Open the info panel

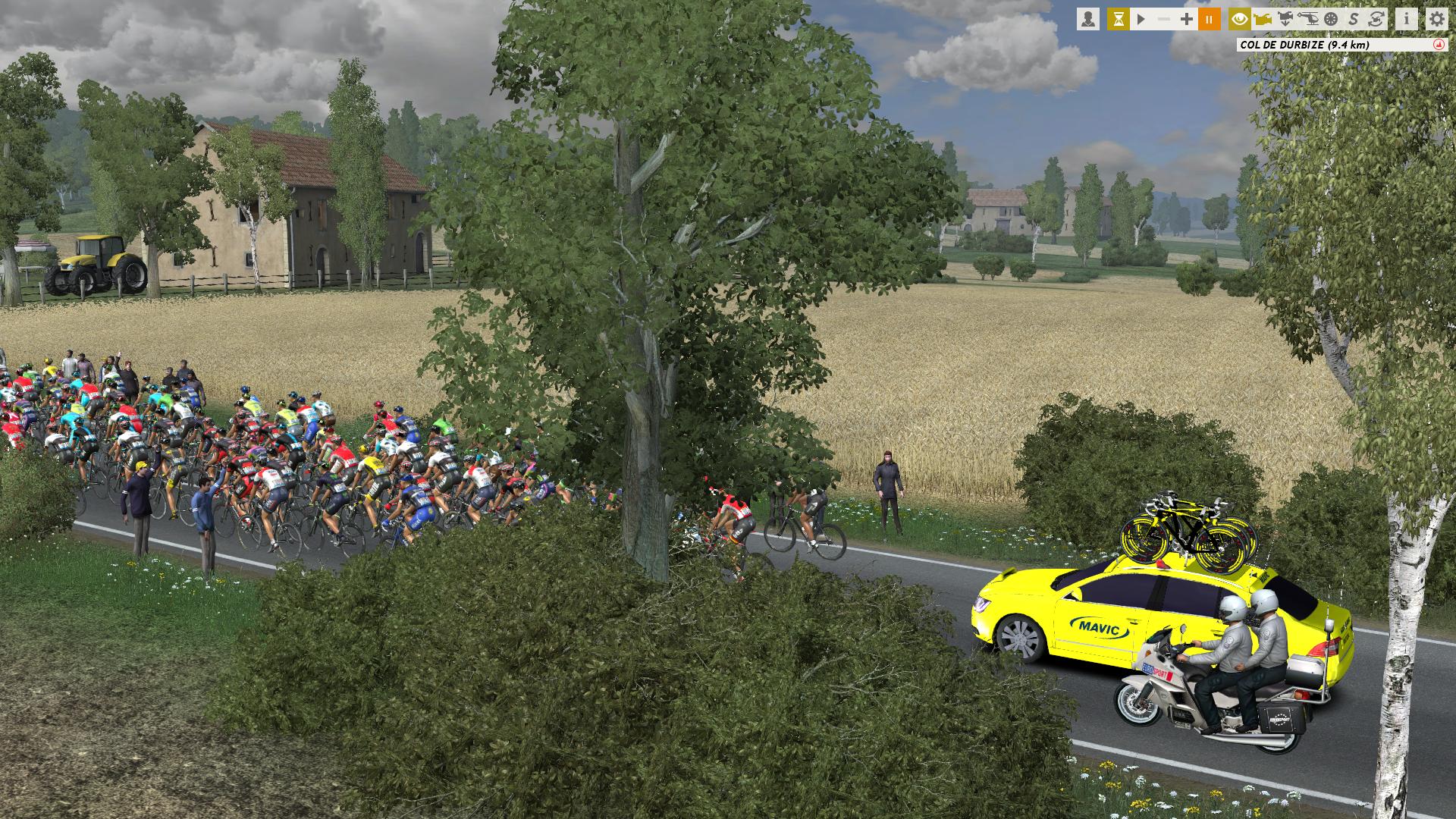point(1406,19)
